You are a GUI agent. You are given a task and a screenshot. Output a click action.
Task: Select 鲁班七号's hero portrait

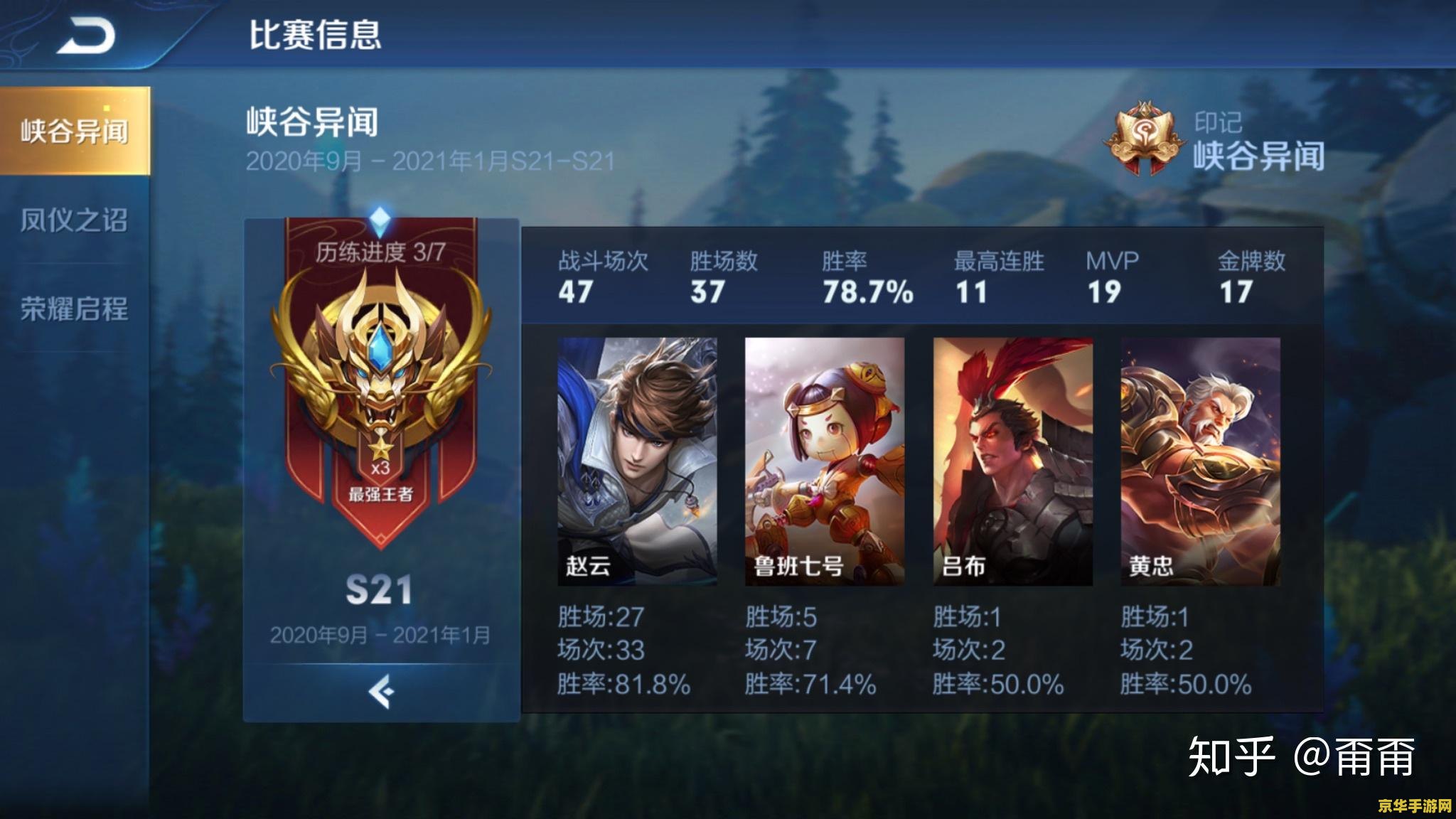825,462
